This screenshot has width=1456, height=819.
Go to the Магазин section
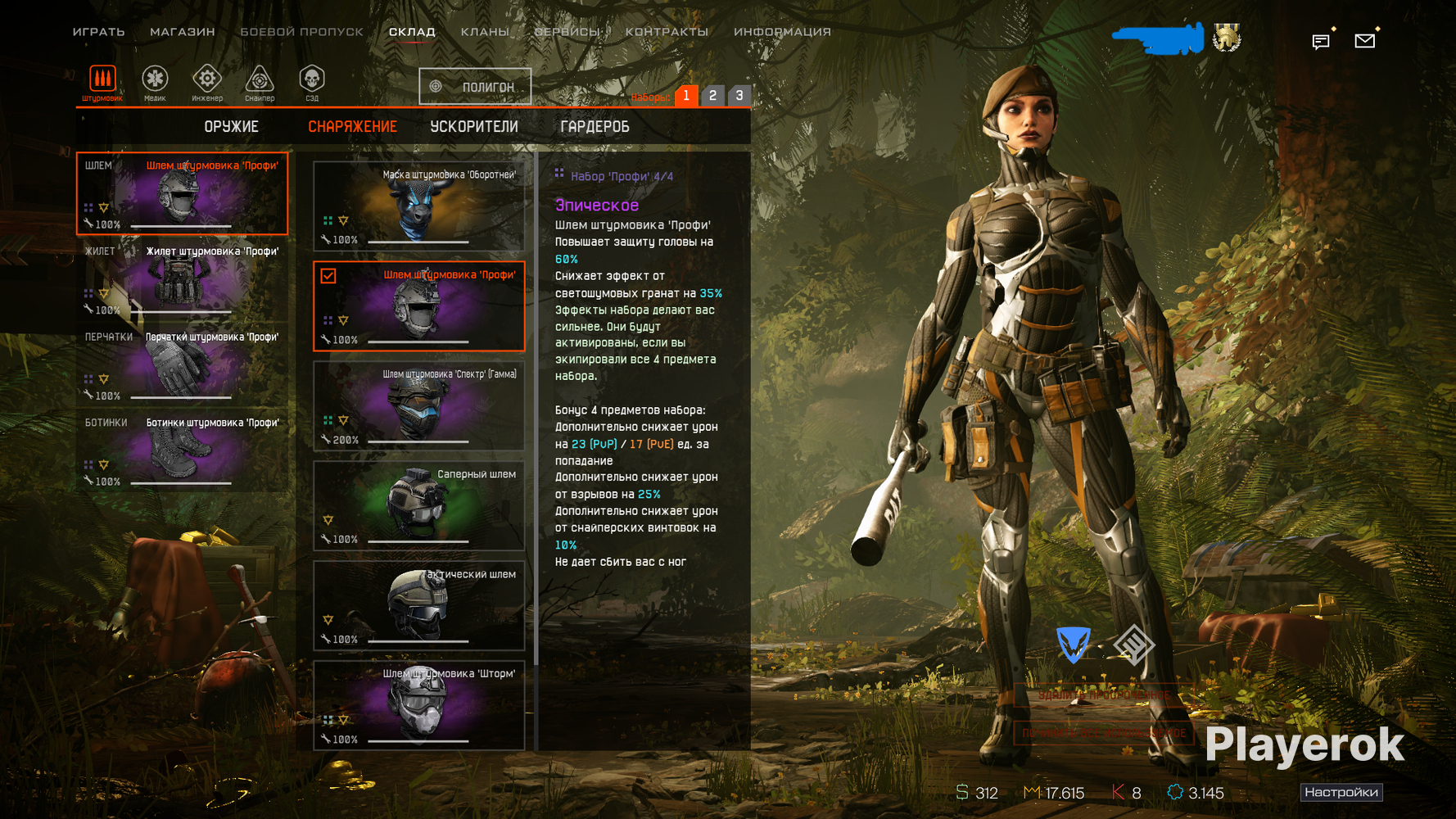pos(182,32)
